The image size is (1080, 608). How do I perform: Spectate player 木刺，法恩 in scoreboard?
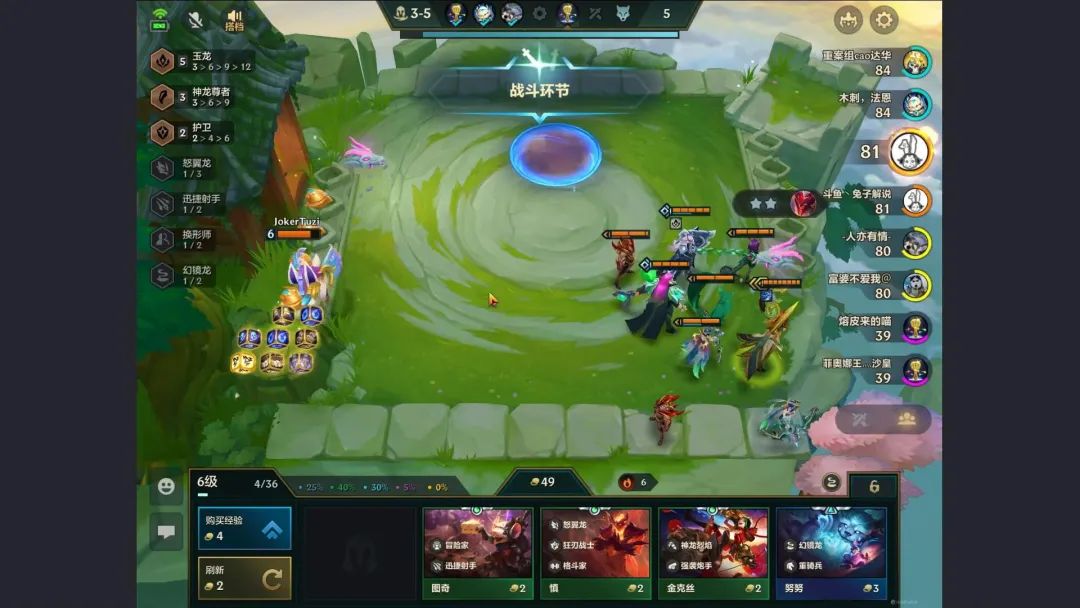click(915, 104)
